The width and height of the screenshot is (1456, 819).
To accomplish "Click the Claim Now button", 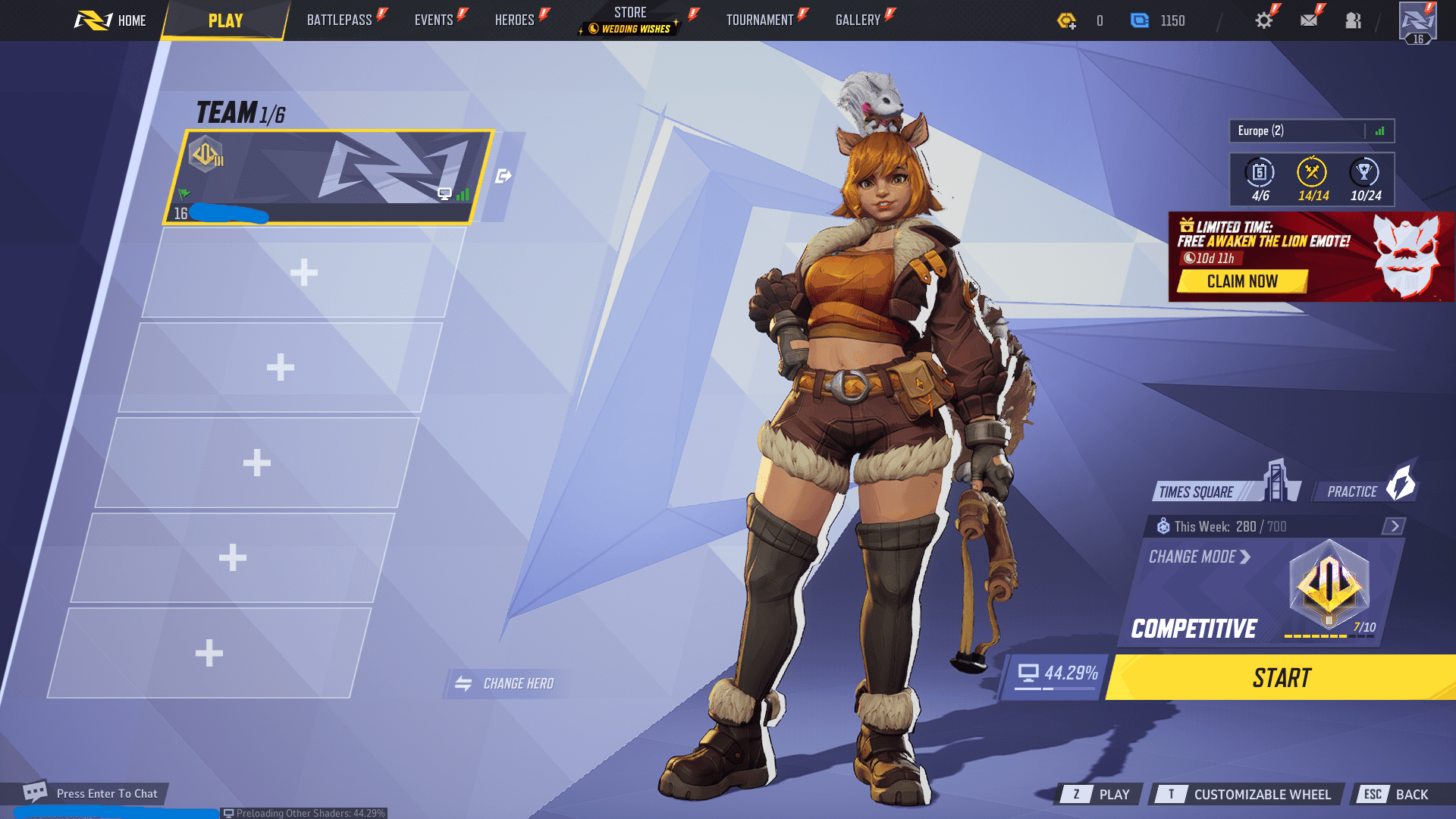I will pyautogui.click(x=1244, y=281).
